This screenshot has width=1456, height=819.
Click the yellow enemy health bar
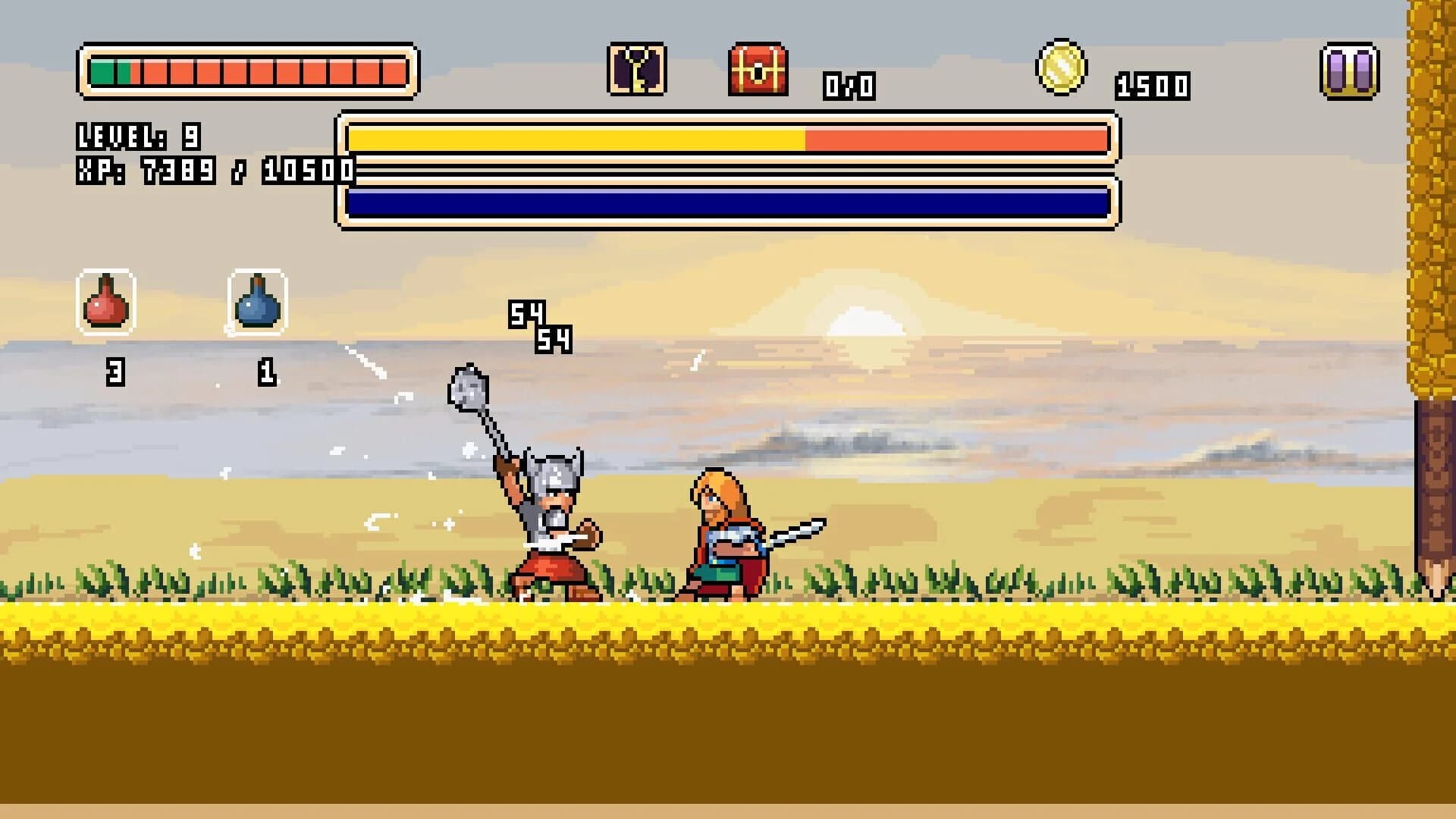728,140
